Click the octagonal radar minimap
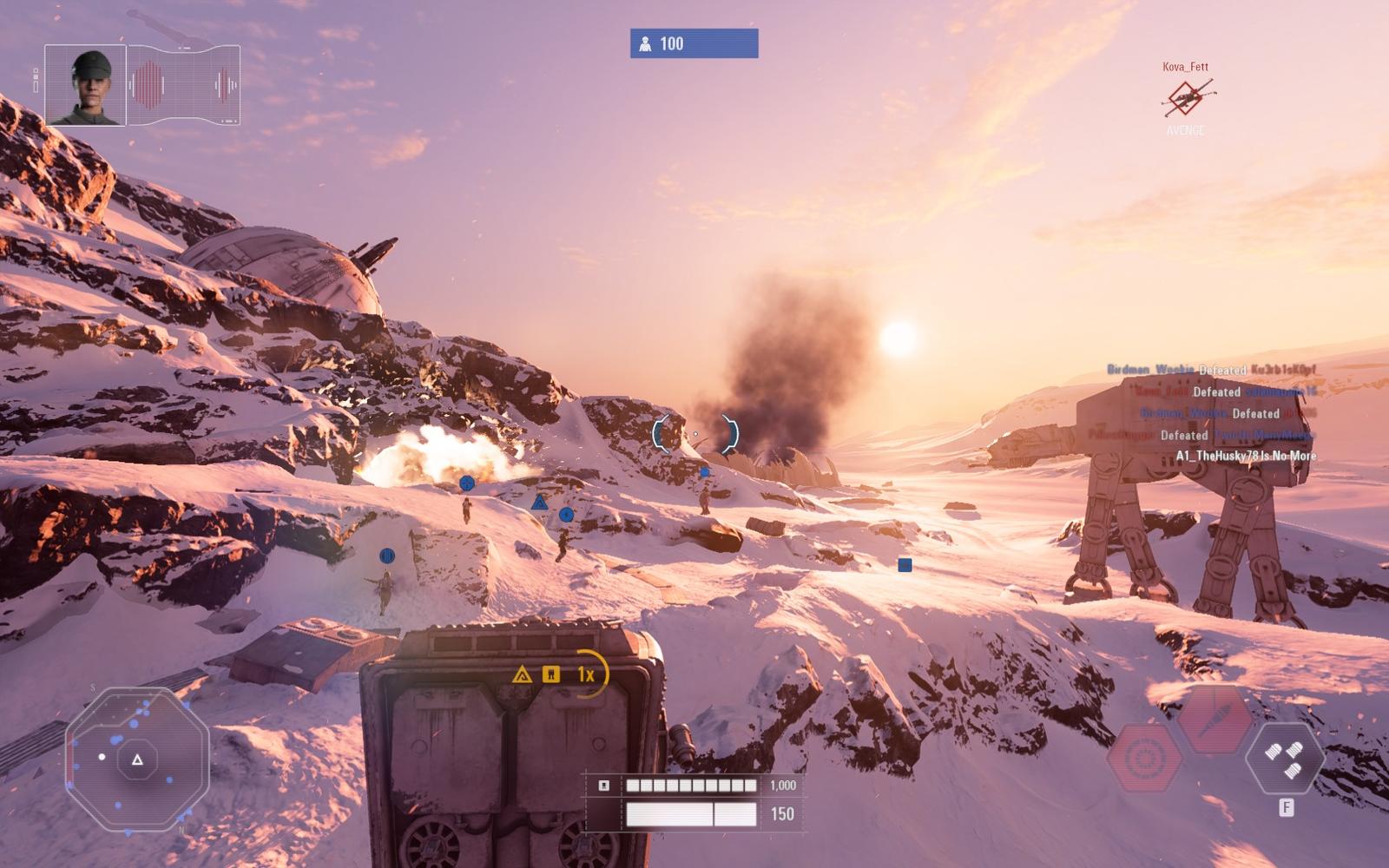Image resolution: width=1389 pixels, height=868 pixels. [x=137, y=759]
